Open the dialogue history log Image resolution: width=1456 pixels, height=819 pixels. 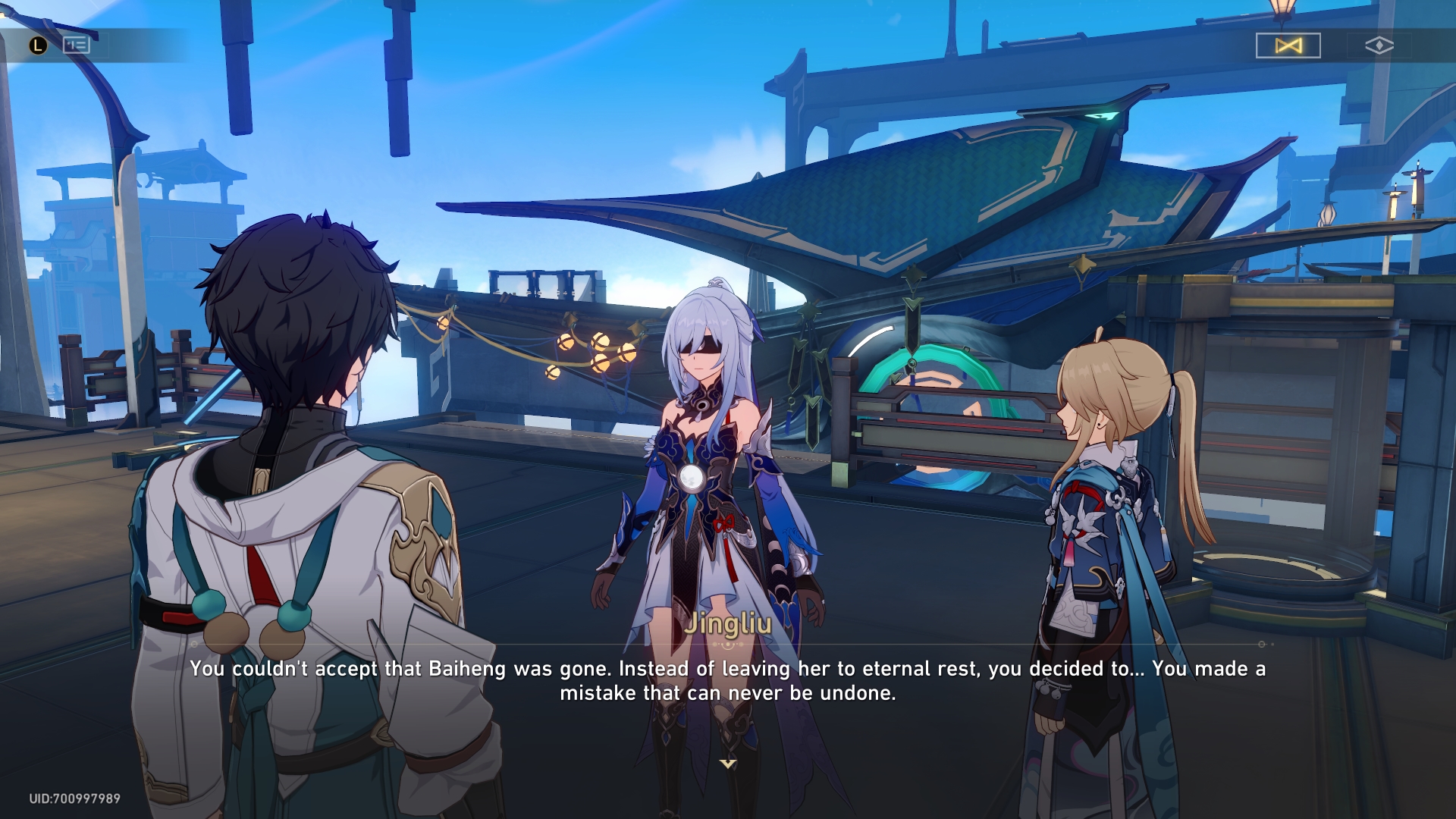(x=76, y=45)
